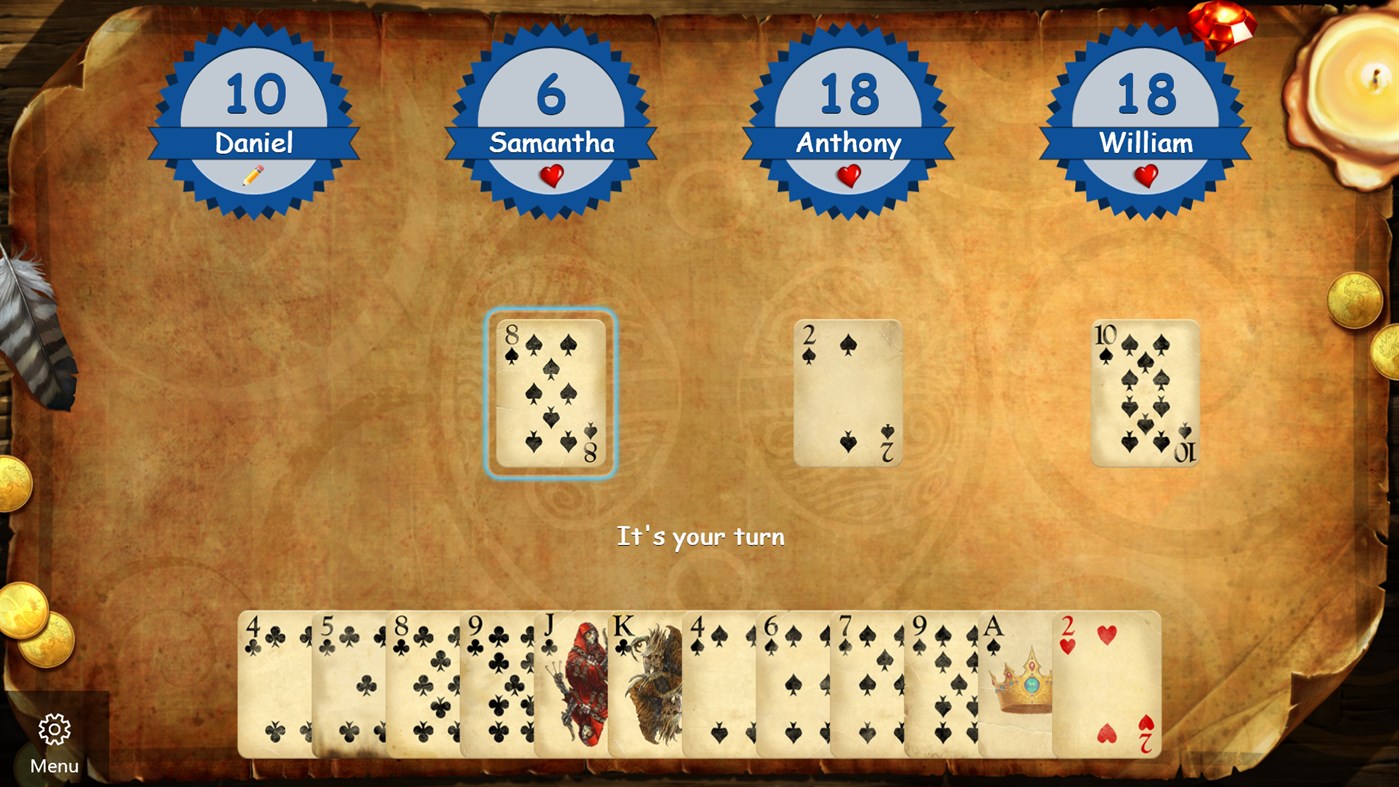
Task: Click the "It's your turn" message
Action: [699, 536]
